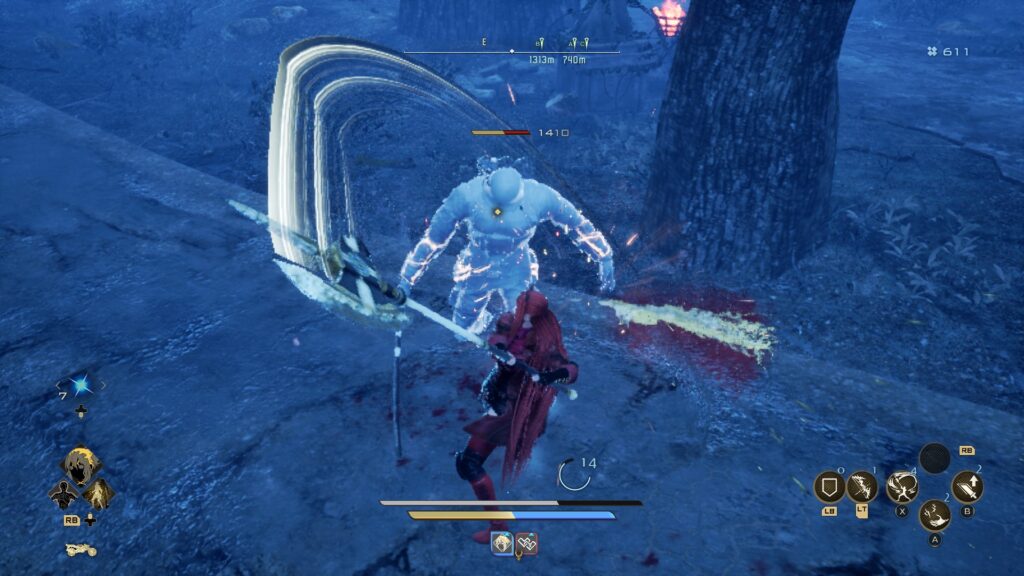
Task: Click the compass bar at top
Action: (512, 51)
